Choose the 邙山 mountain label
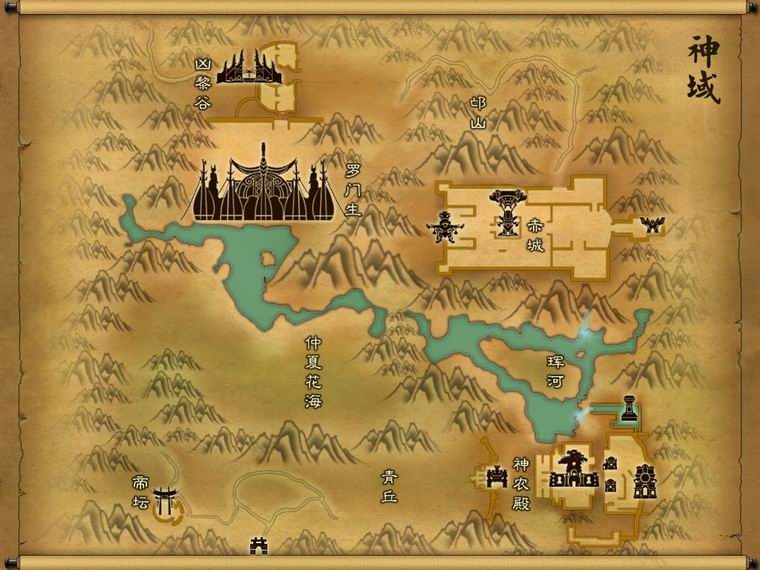 pos(477,113)
